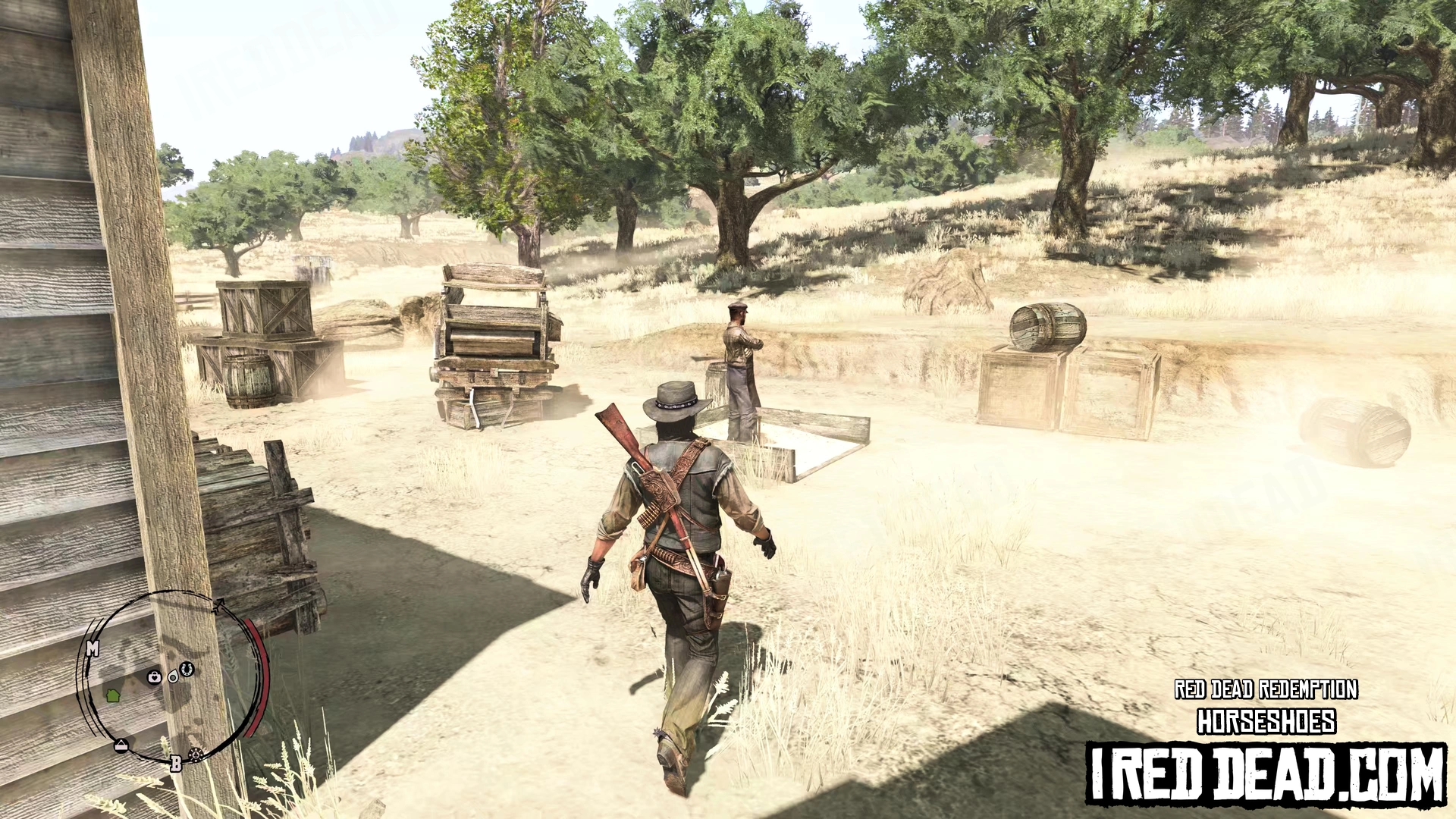Click the horseshoe game marker on the minimap

coord(187,669)
